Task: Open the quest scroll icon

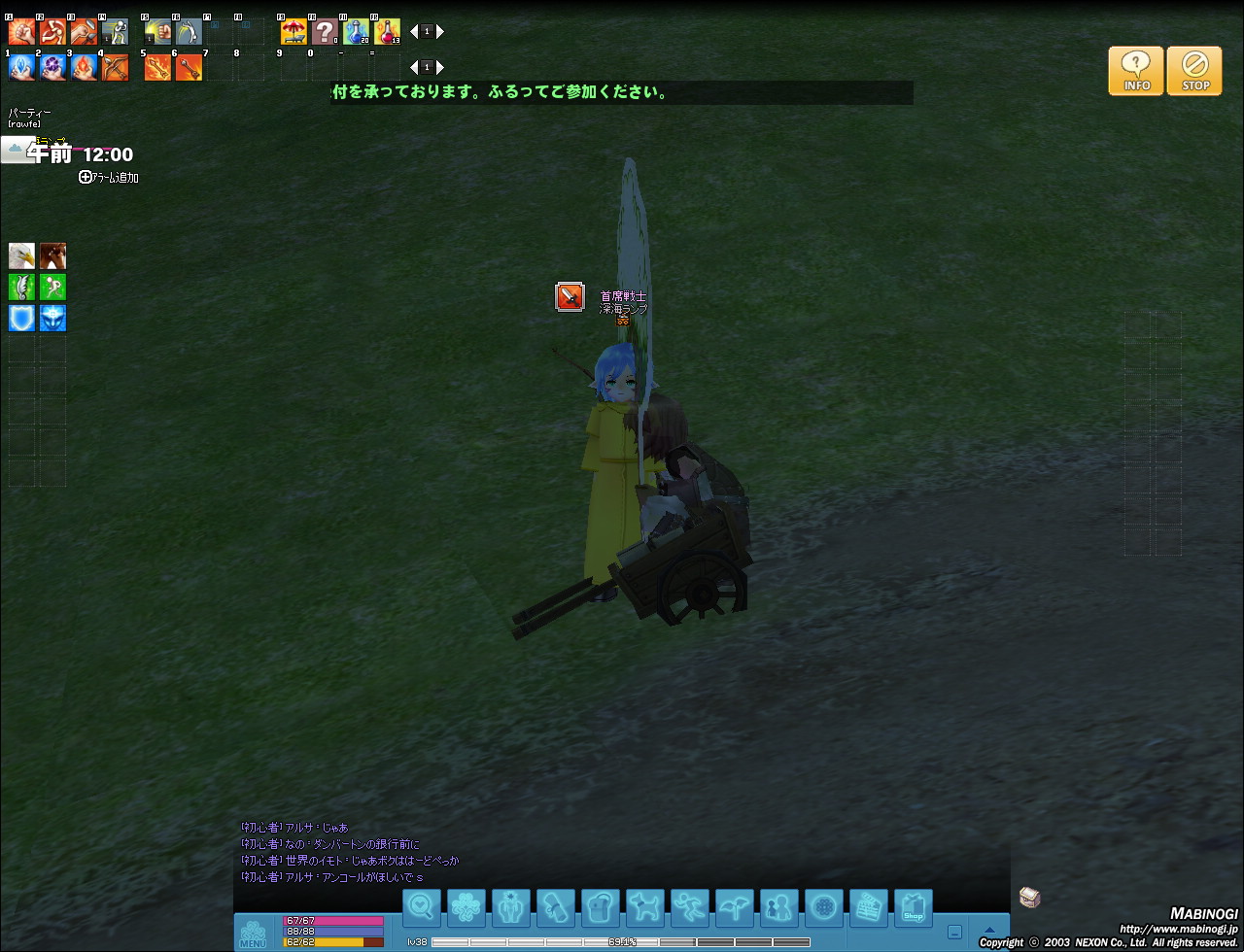Action: (x=555, y=908)
